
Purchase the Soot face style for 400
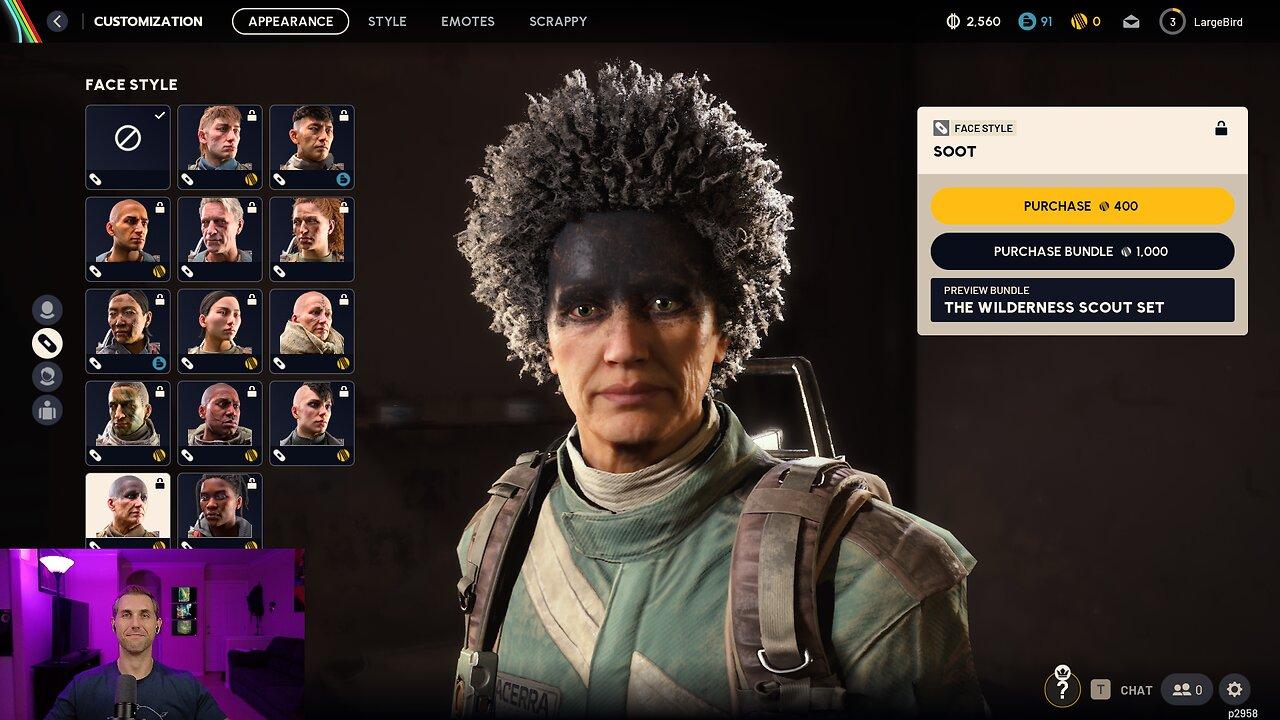click(x=1082, y=206)
